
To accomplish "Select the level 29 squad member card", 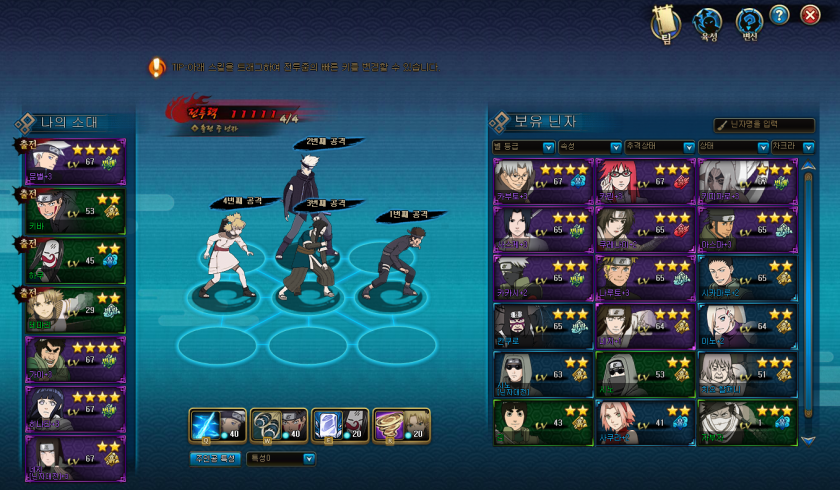I will pos(76,309).
